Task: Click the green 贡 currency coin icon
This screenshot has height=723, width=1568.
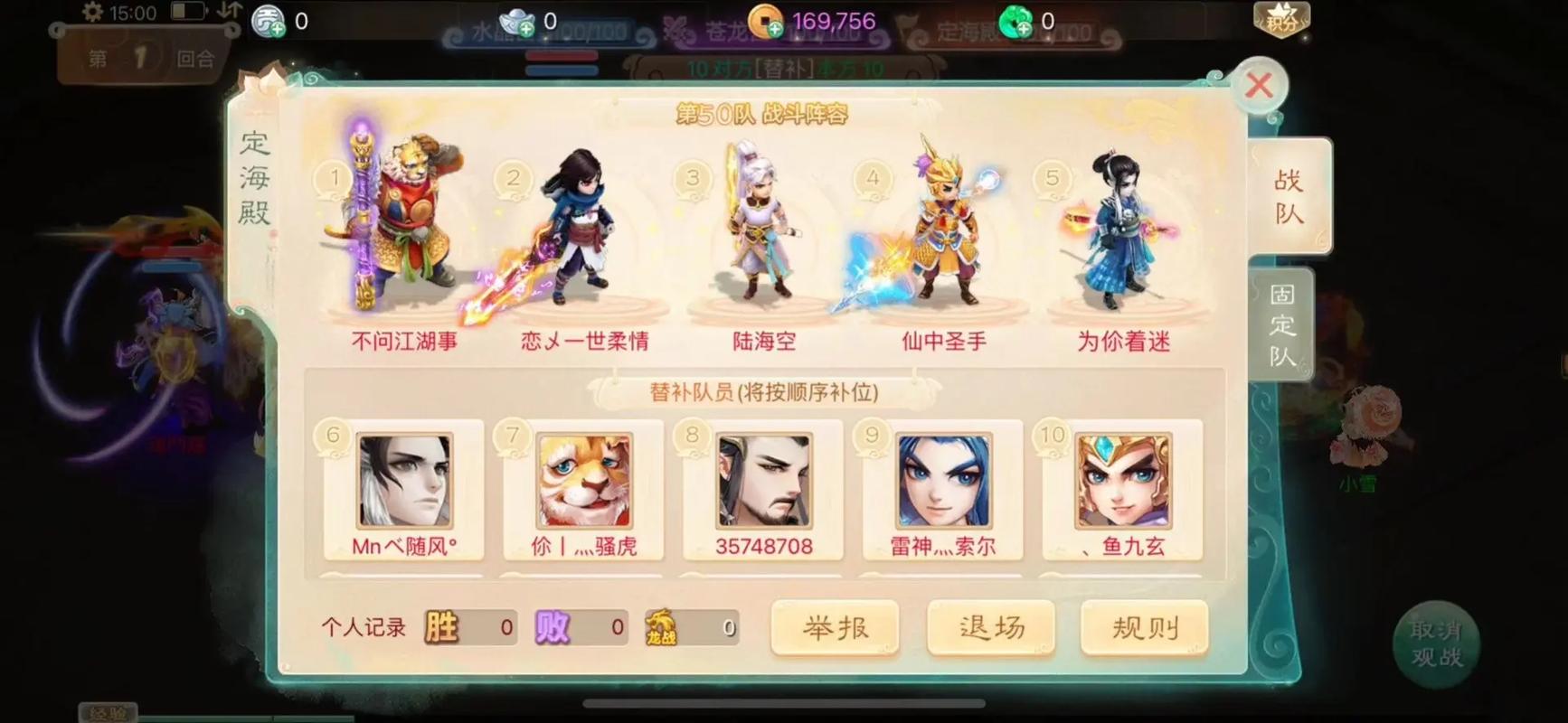Action: click(x=269, y=19)
